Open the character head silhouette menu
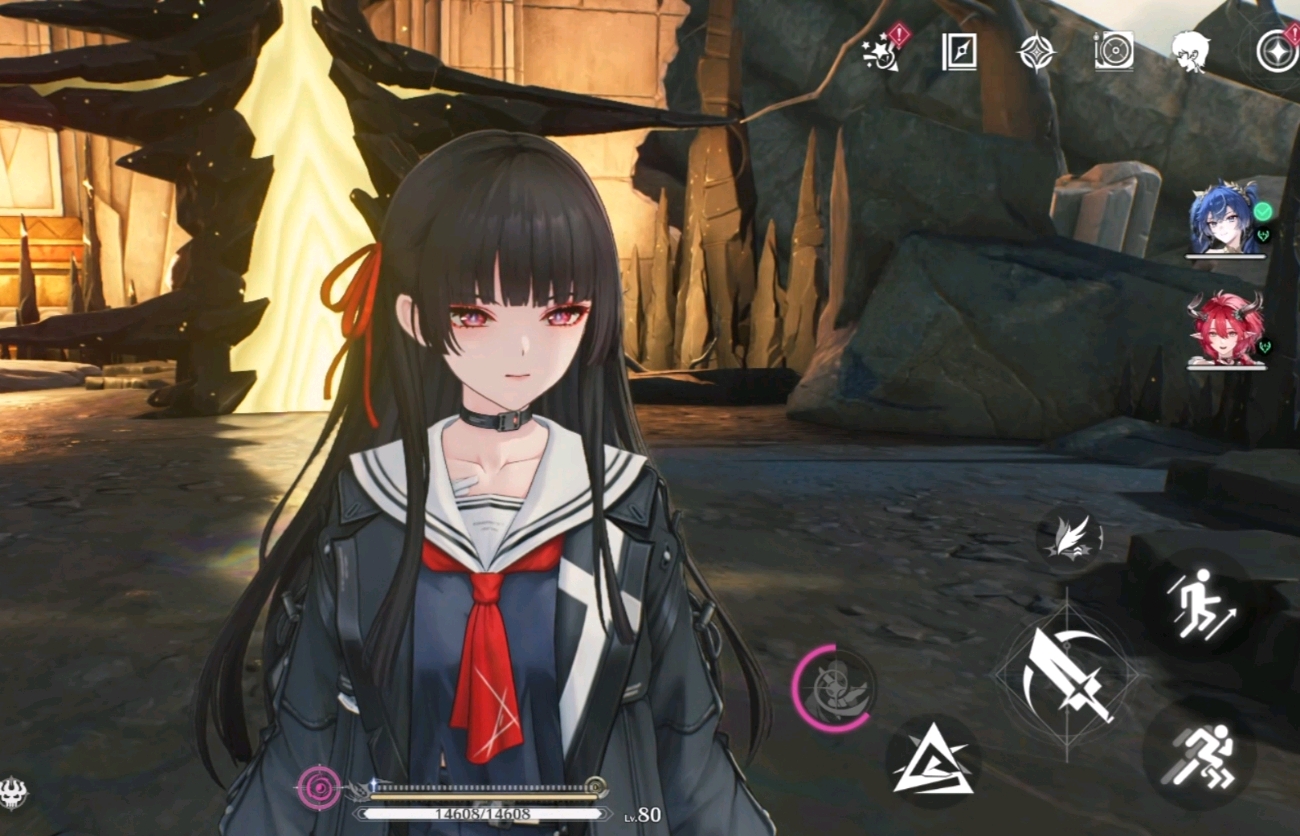 [x=1190, y=50]
